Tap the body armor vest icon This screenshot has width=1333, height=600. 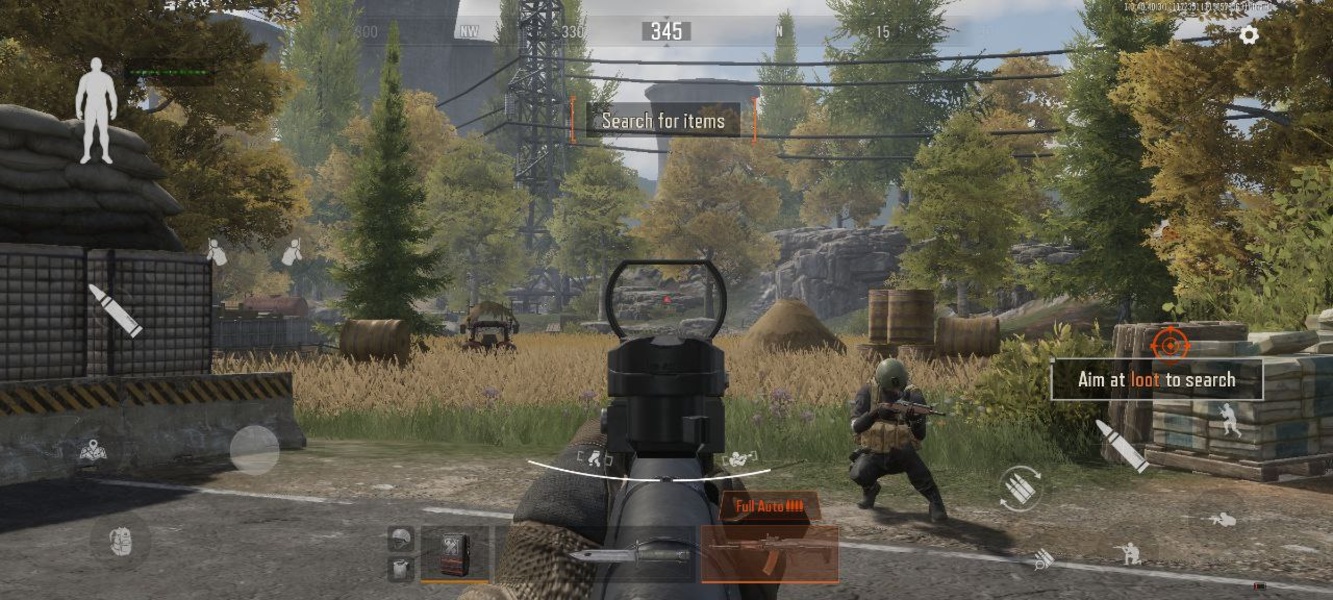[400, 568]
